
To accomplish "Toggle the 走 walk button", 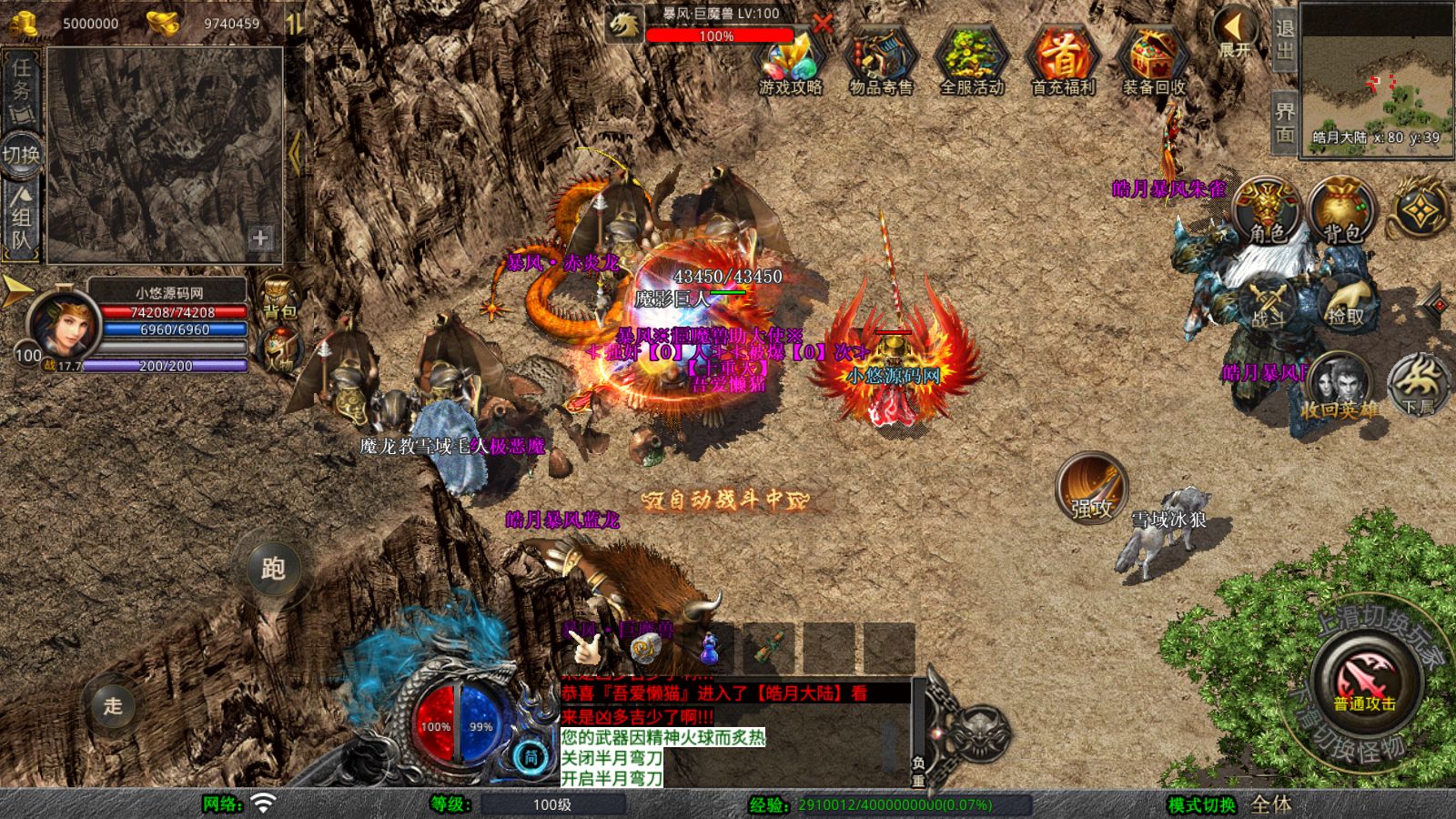I will tap(113, 705).
